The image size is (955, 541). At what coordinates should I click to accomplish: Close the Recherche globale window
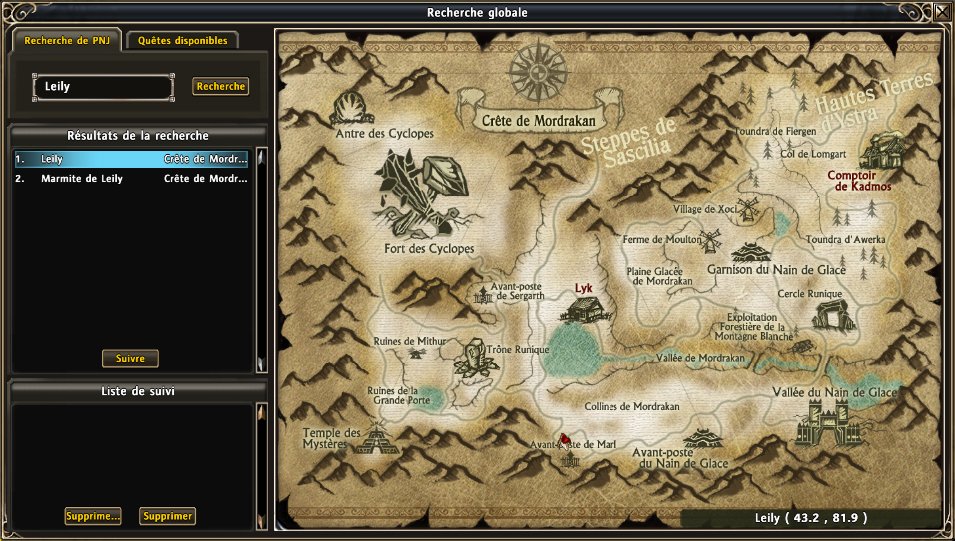click(942, 13)
